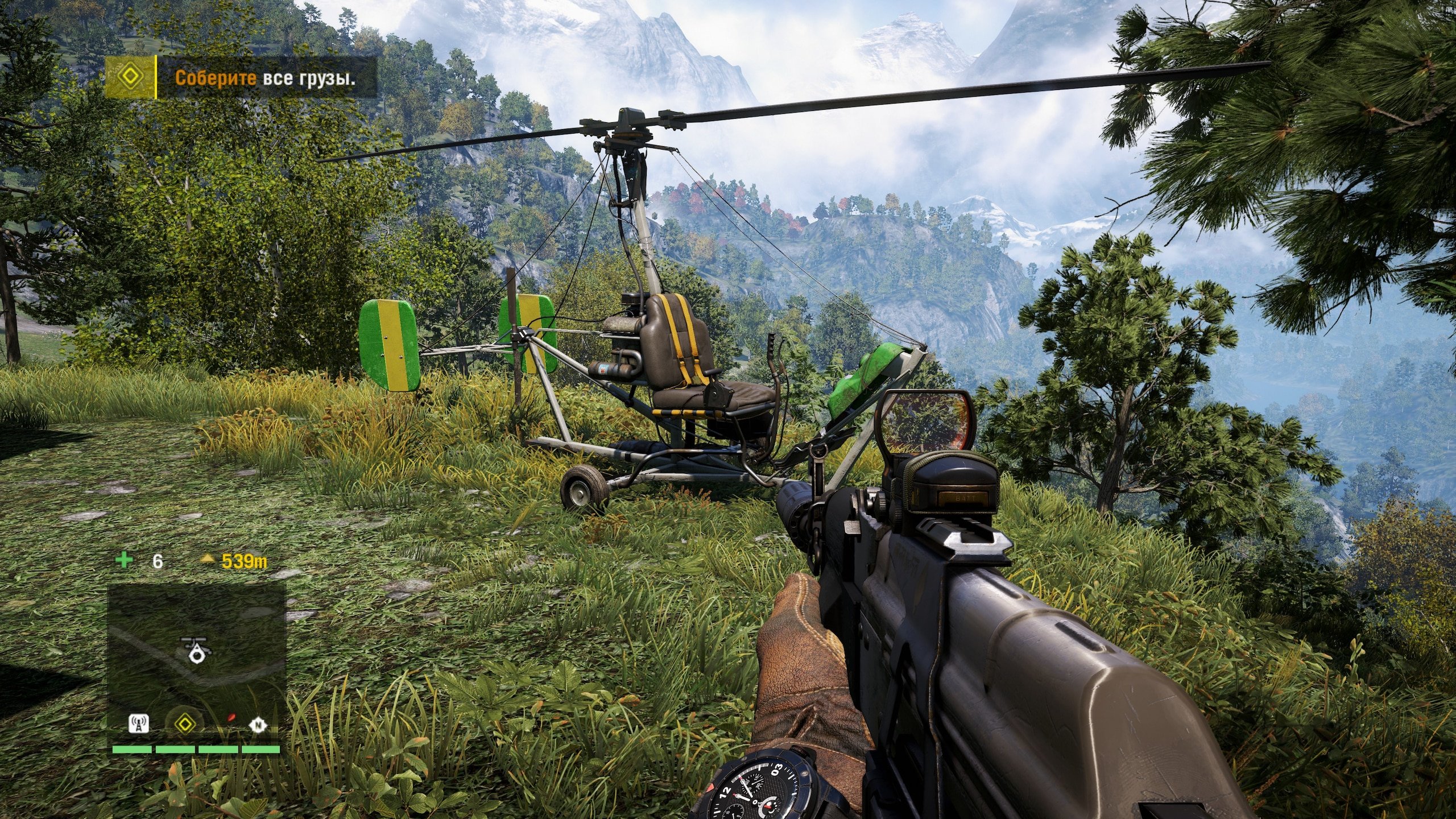Select the "Соберите все грузы" objective text
The height and width of the screenshot is (819, 1456).
point(265,78)
